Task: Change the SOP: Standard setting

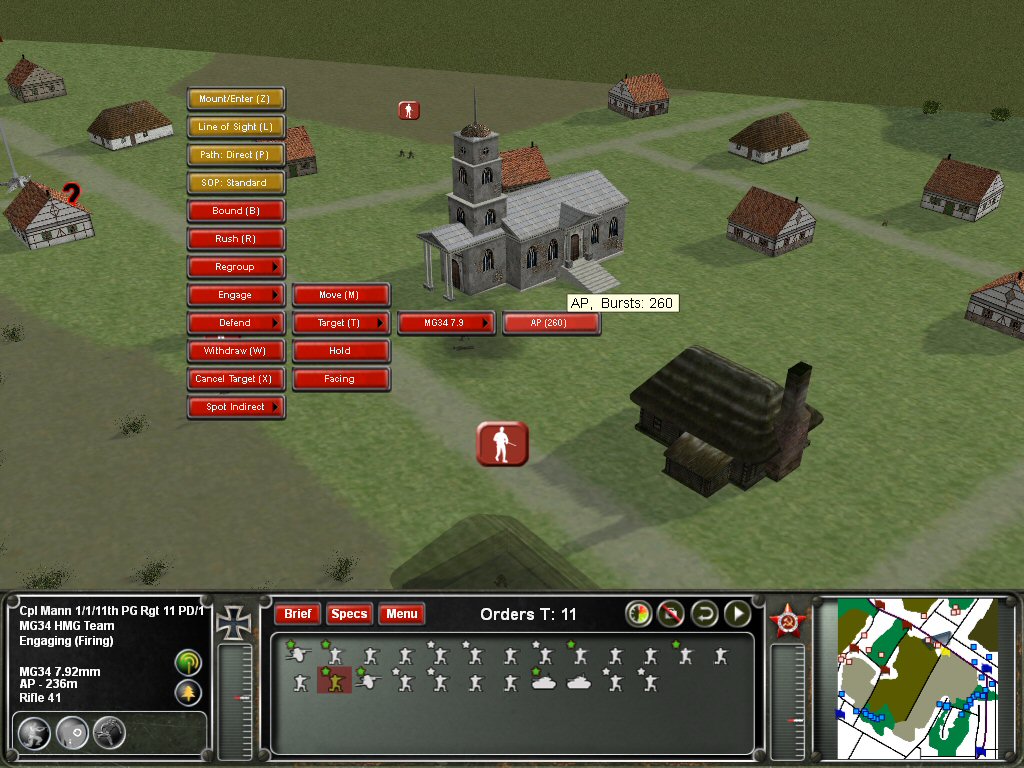Action: point(236,183)
